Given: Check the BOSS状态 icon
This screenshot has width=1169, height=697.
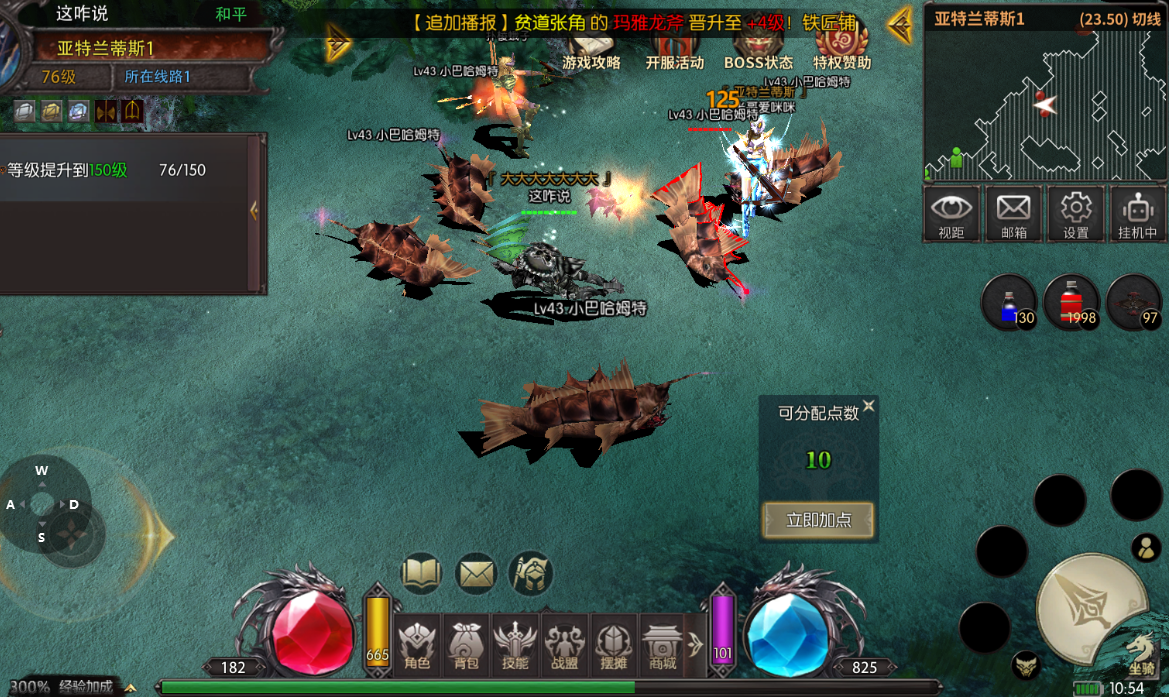Looking at the screenshot, I should [758, 50].
